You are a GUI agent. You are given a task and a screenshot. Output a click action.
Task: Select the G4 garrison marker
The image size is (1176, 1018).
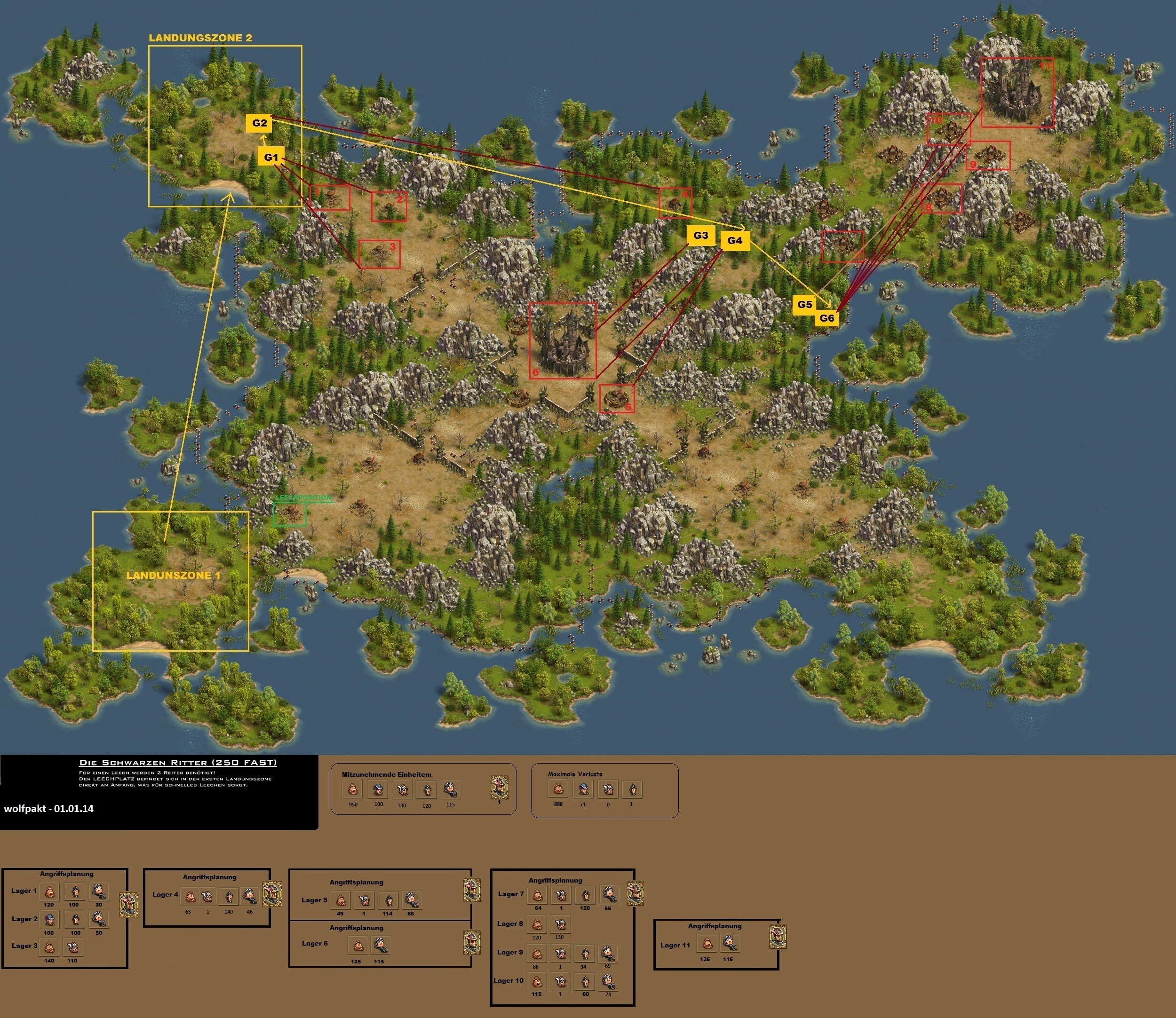734,240
